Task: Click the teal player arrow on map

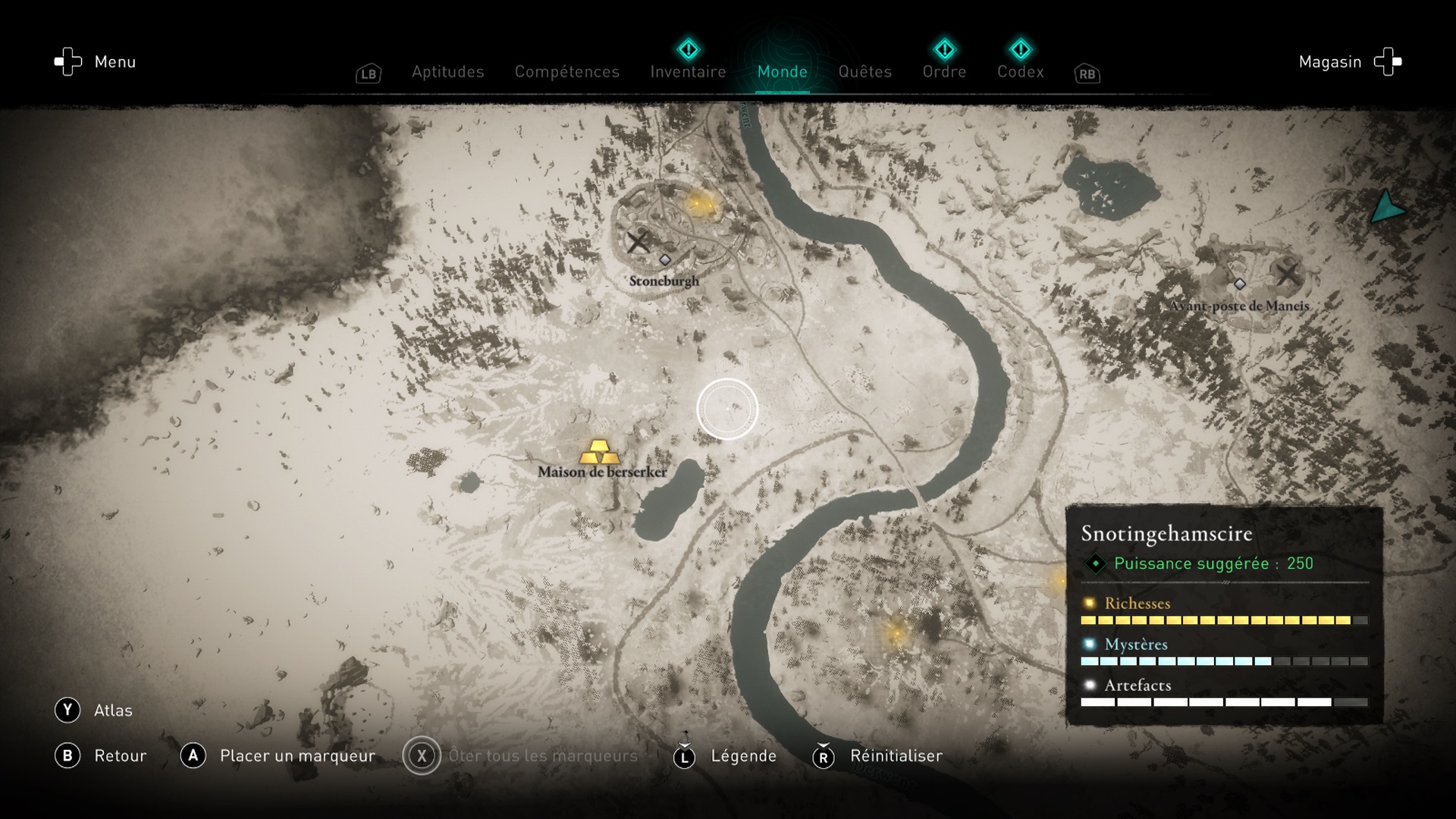Action: pos(1386,207)
